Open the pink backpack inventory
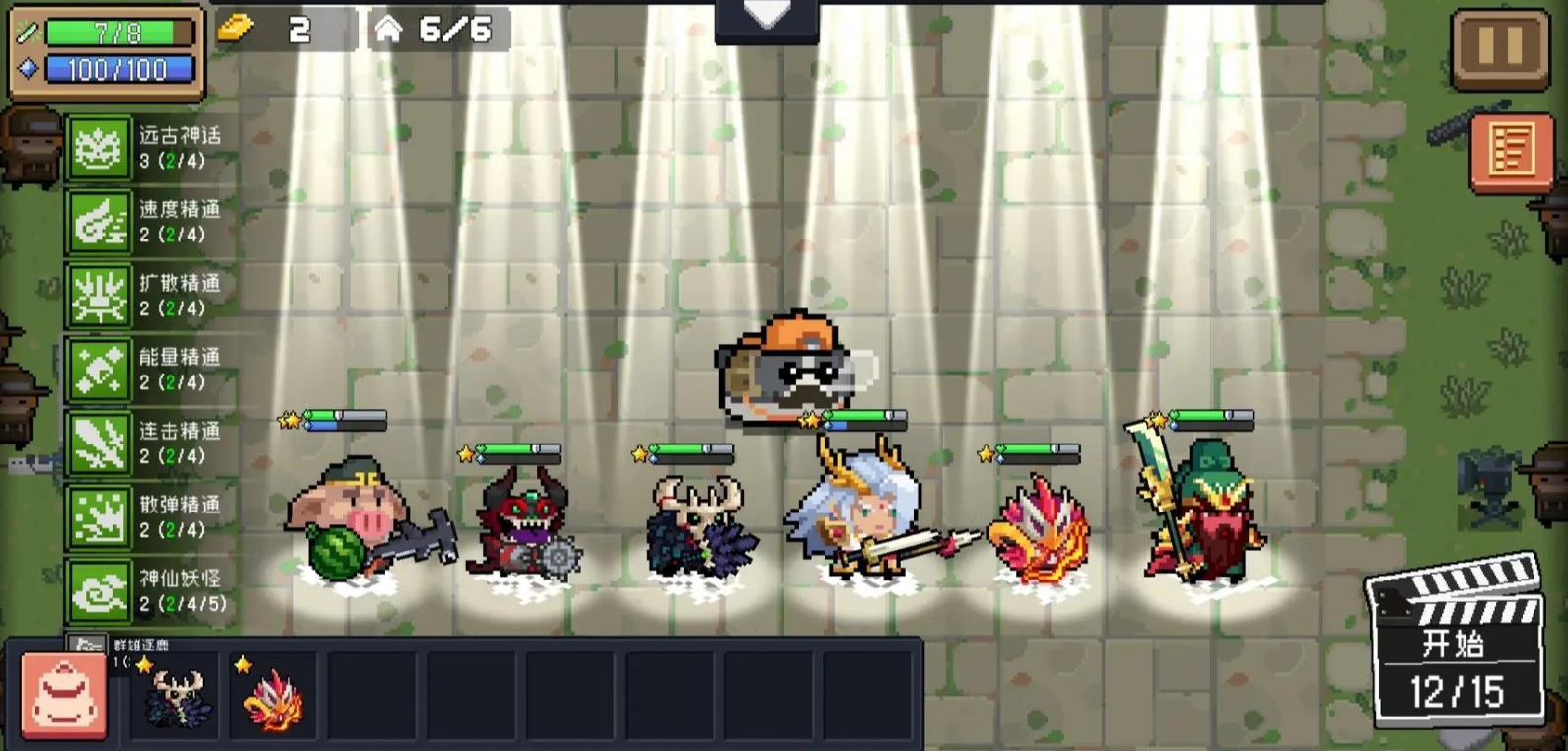This screenshot has height=751, width=1568. tap(64, 697)
